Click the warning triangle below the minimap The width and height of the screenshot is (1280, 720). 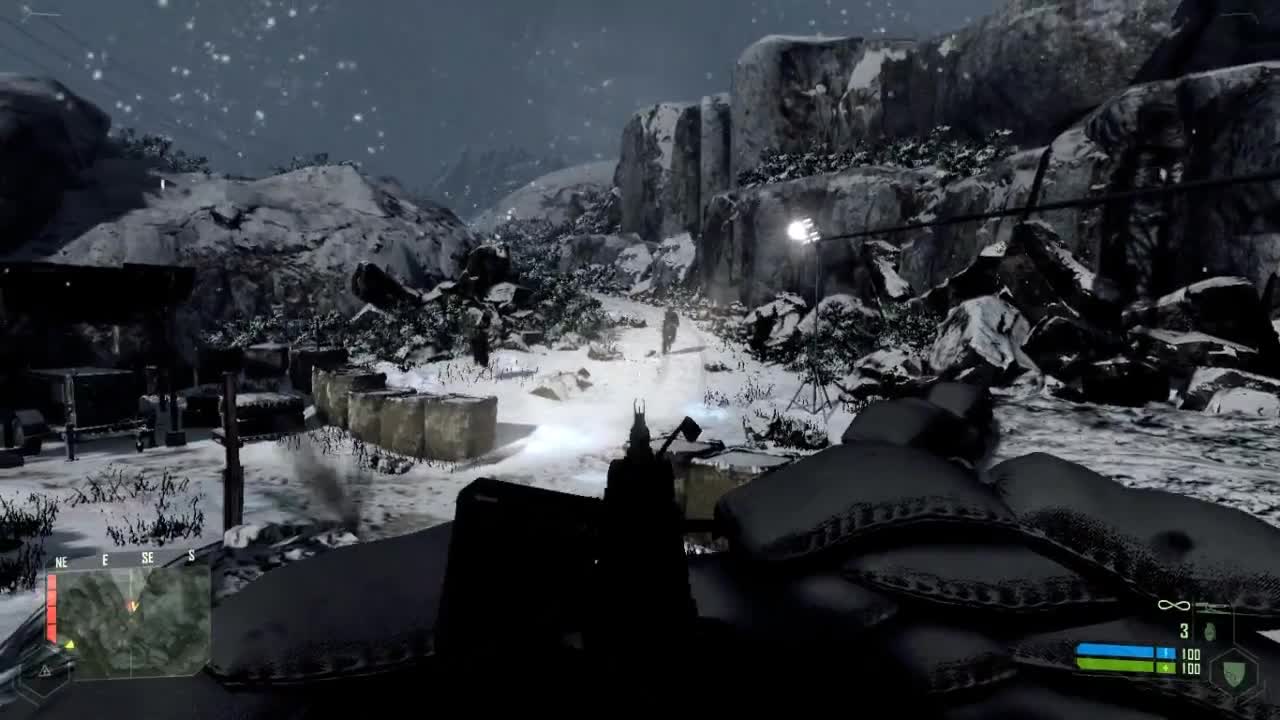(x=45, y=670)
